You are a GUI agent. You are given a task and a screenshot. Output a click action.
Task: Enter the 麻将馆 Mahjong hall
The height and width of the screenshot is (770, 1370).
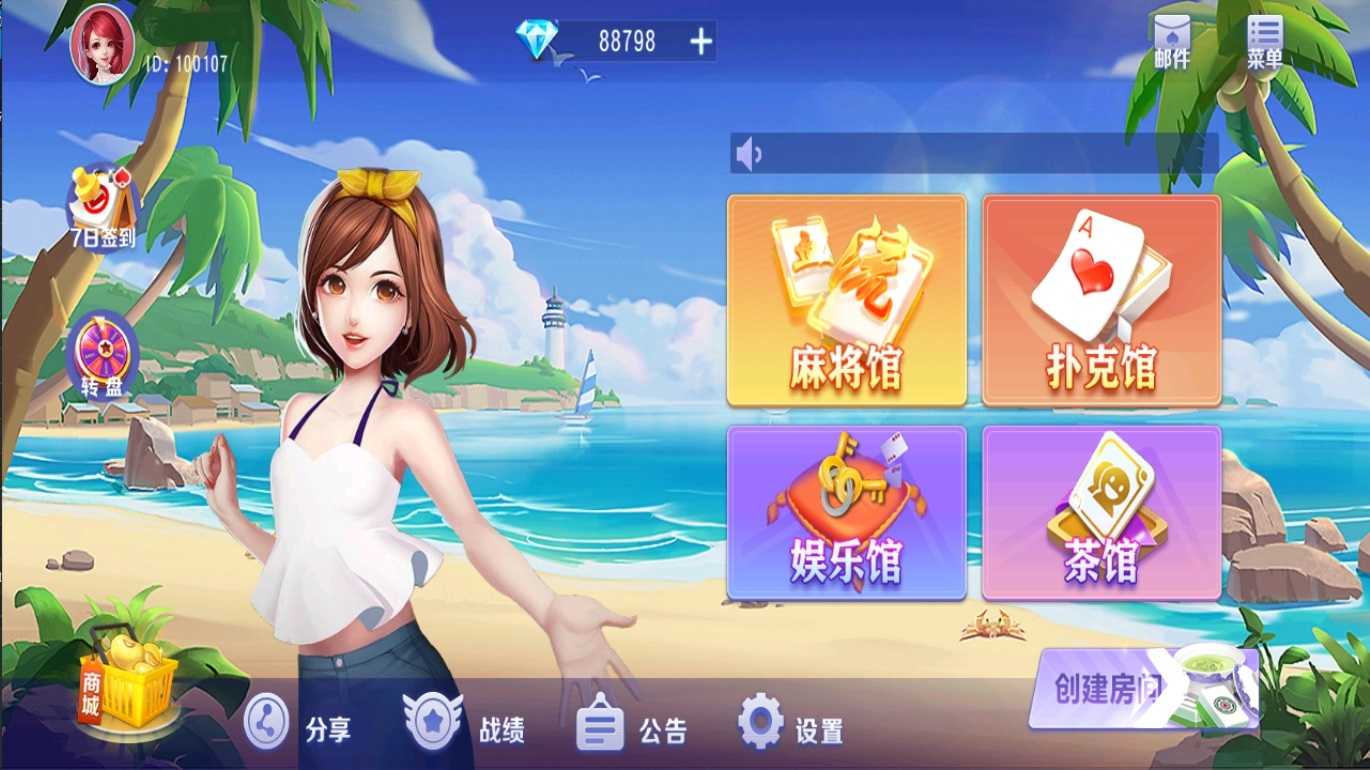[x=847, y=300]
